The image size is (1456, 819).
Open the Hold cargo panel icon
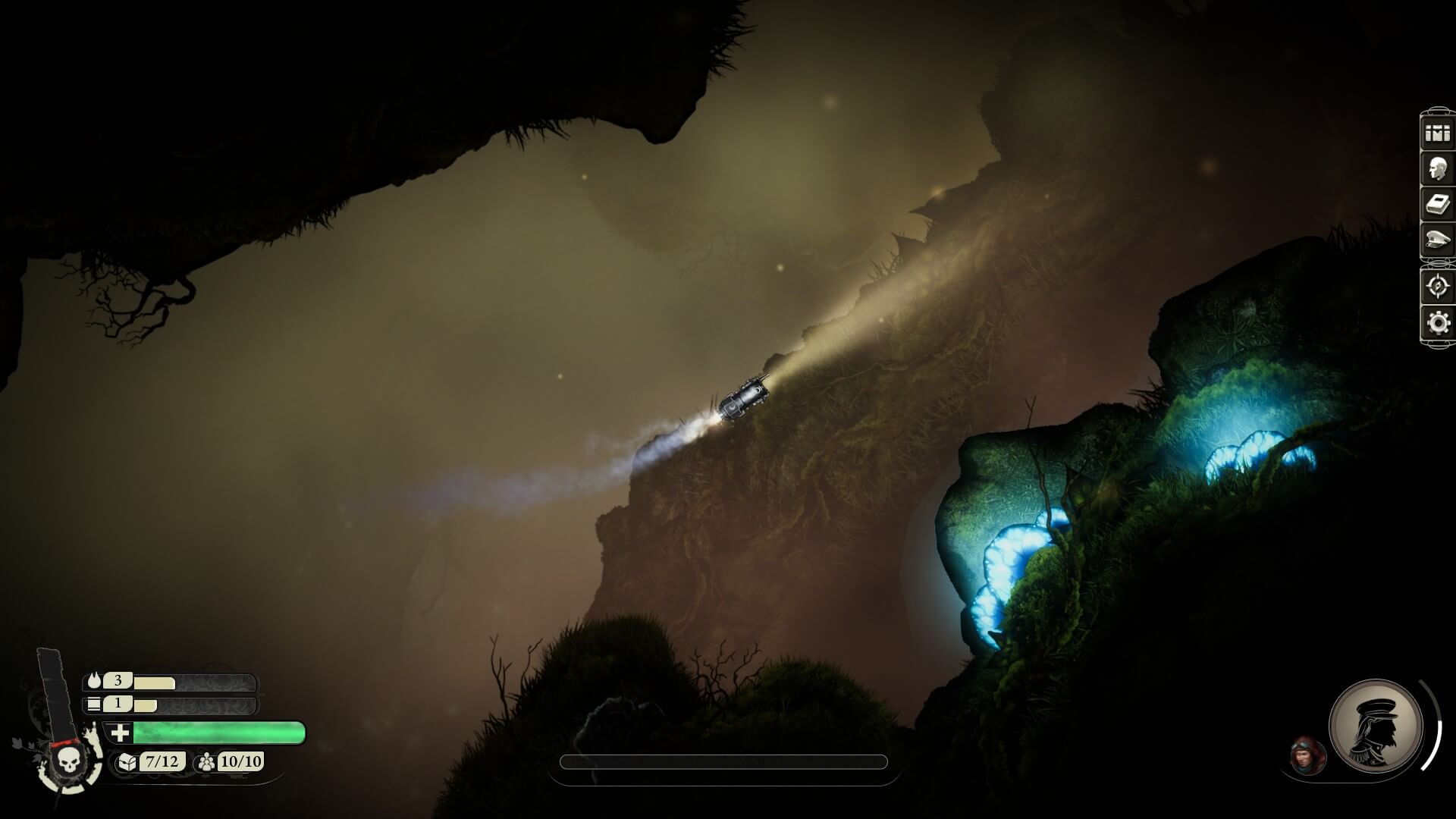click(1437, 133)
